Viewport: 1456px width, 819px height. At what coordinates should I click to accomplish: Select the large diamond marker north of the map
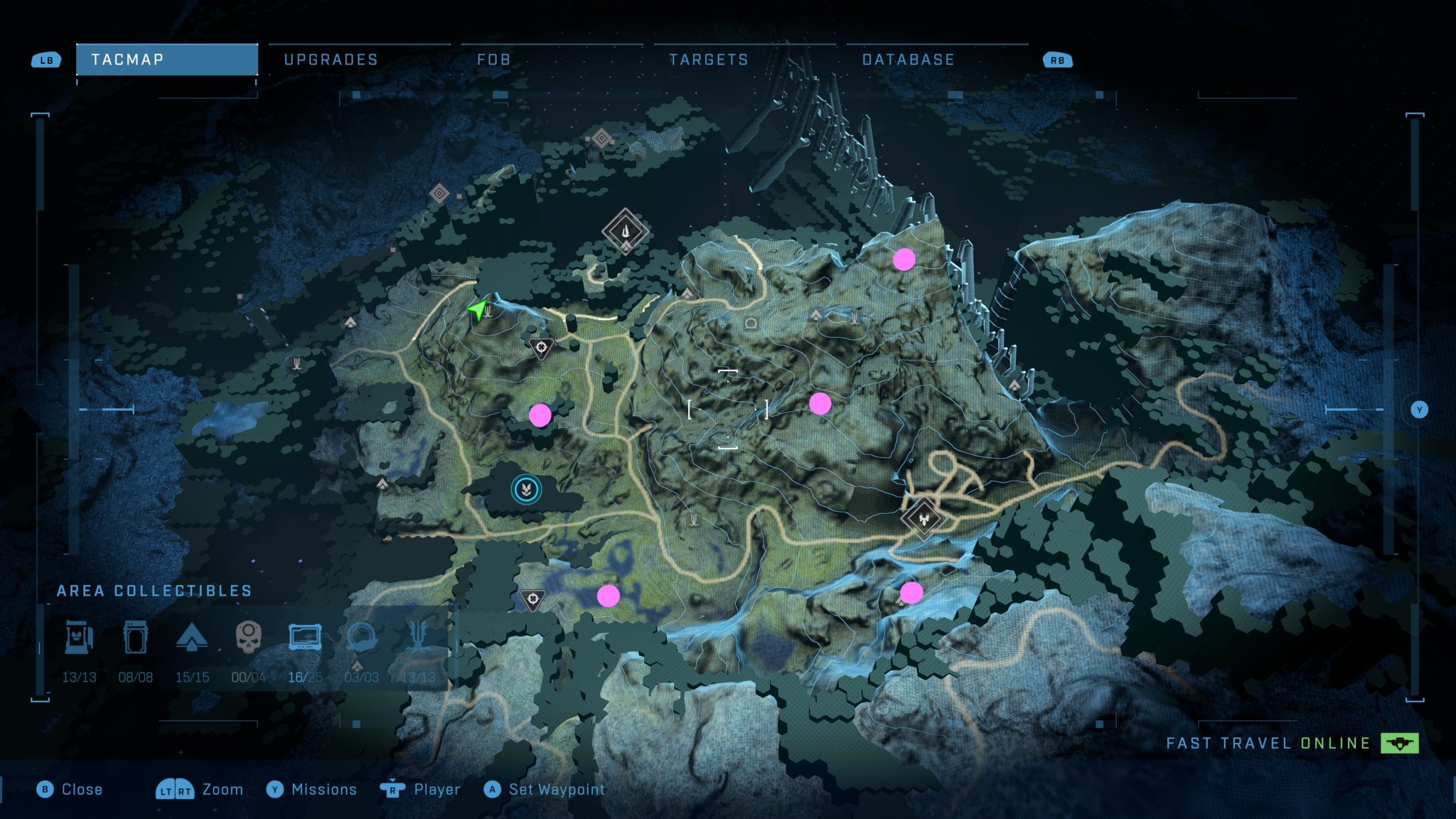tap(625, 231)
